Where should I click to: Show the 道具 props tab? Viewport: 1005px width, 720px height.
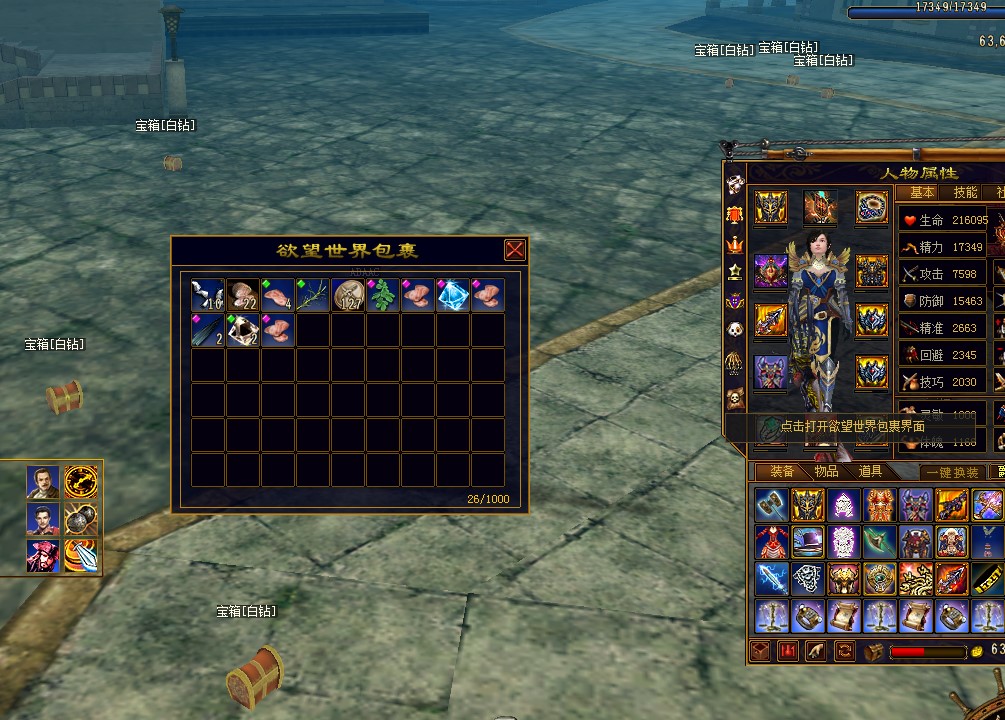tap(869, 472)
